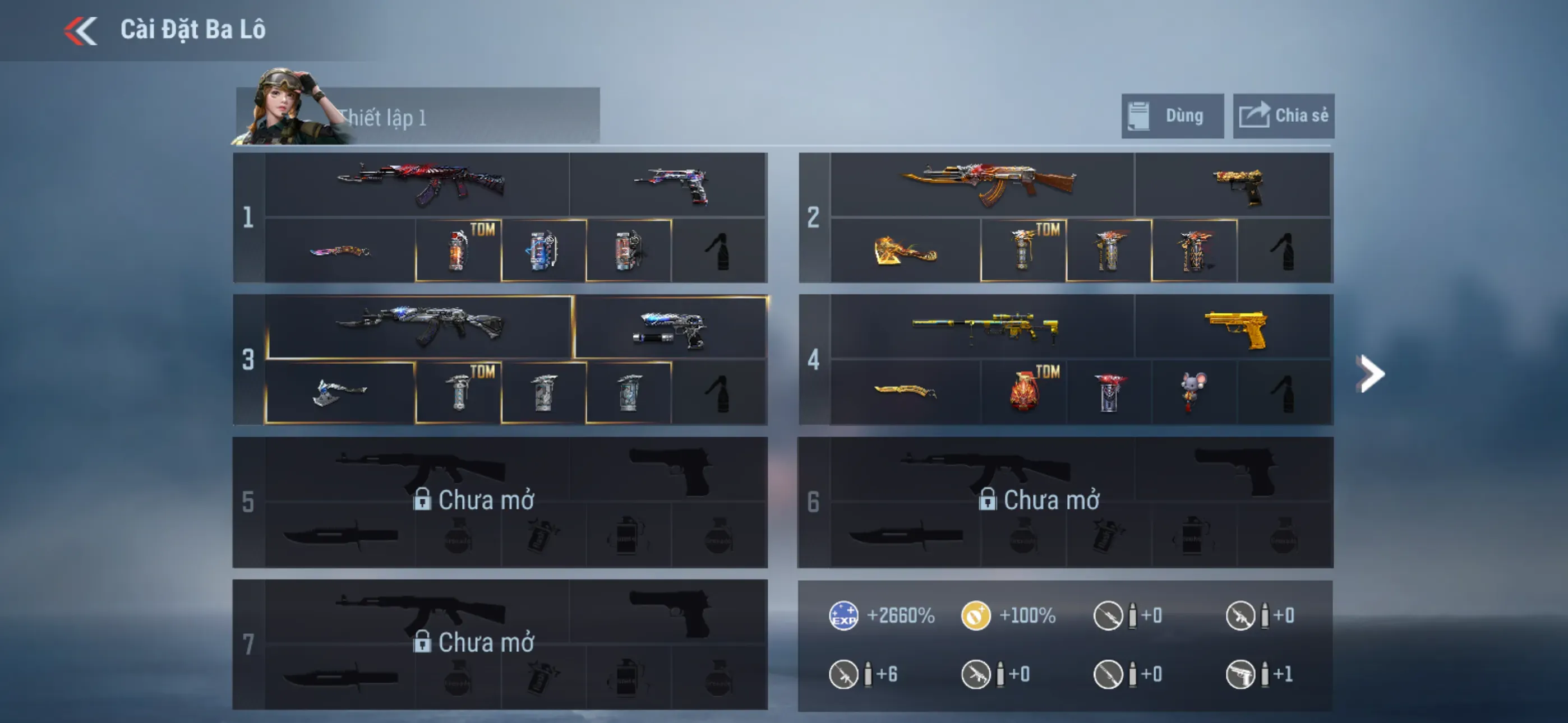Pick the golden dragon AK in backpack 2
1568x723 pixels.
coord(988,183)
